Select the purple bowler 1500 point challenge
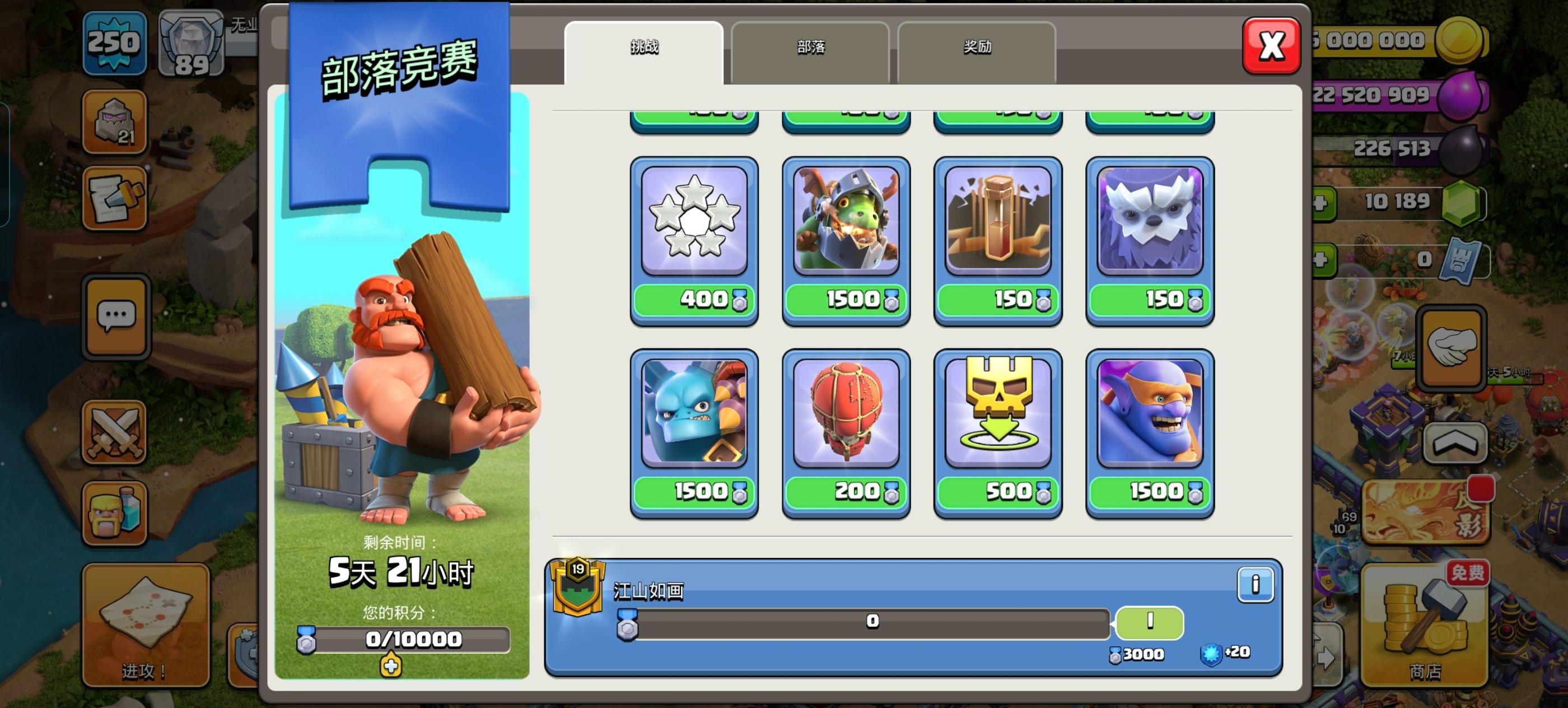This screenshot has height=708, width=1568. (1150, 433)
